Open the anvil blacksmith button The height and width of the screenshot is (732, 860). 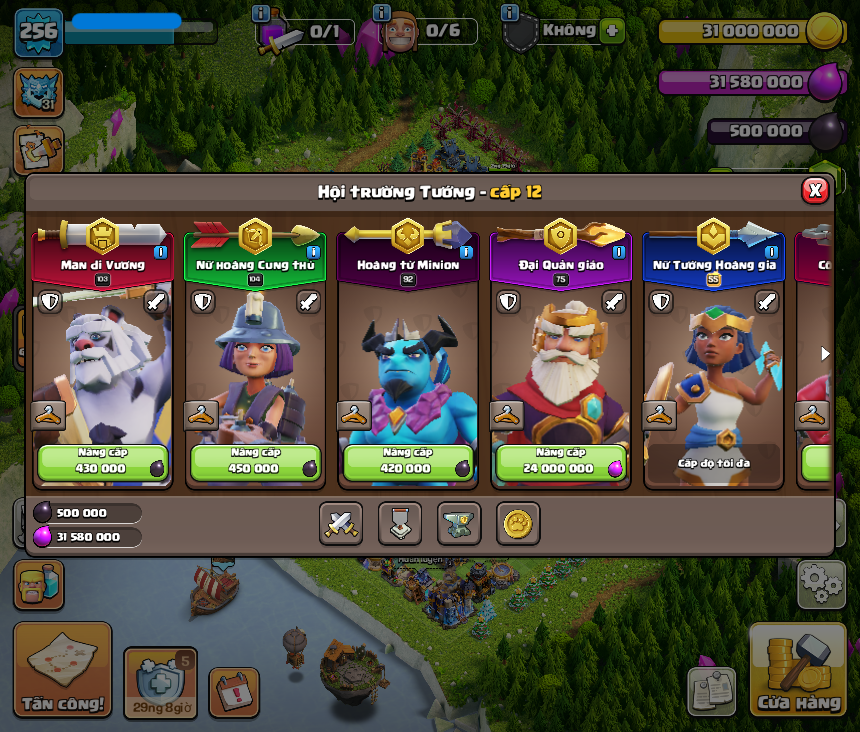point(459,523)
